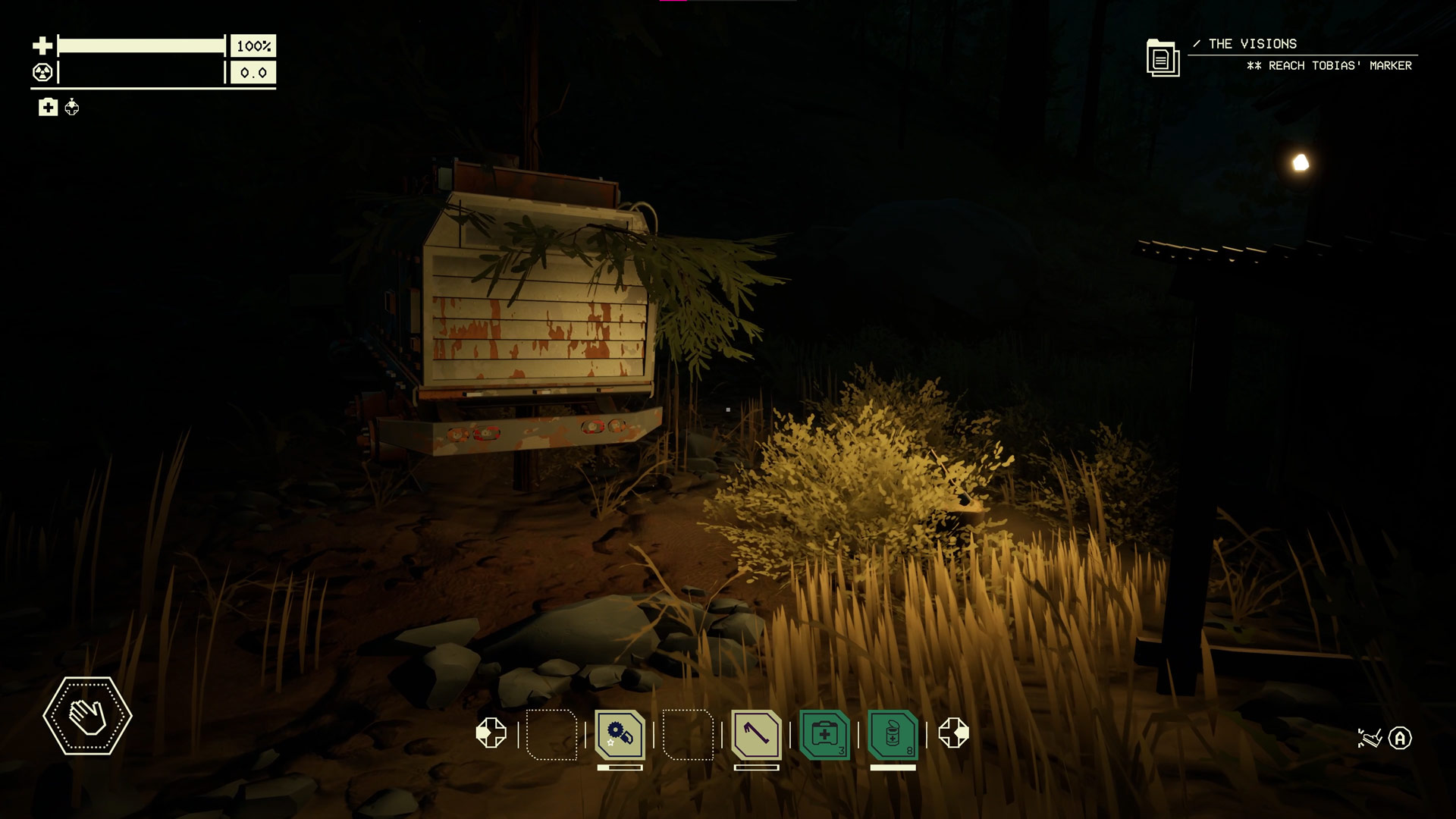This screenshot has height=819, width=1456.
Task: Use the first aid kit slot
Action: [x=824, y=734]
